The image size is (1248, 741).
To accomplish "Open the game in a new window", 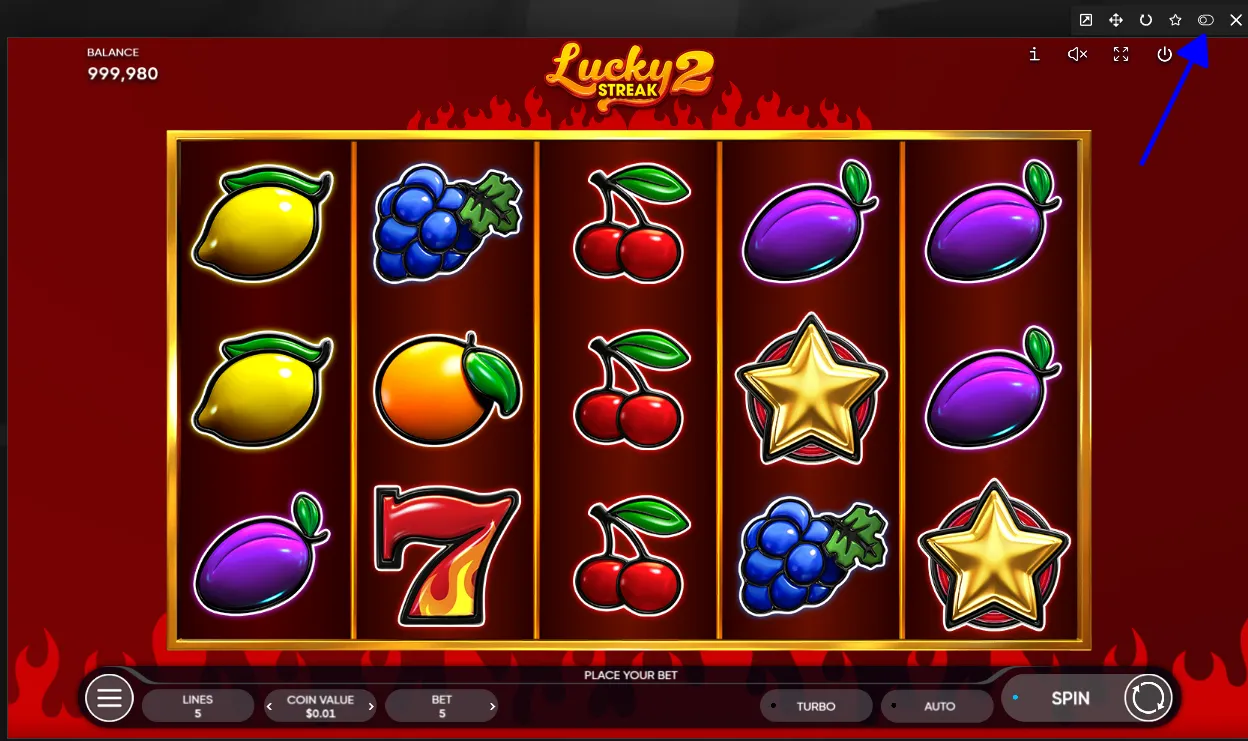I will [x=1086, y=20].
